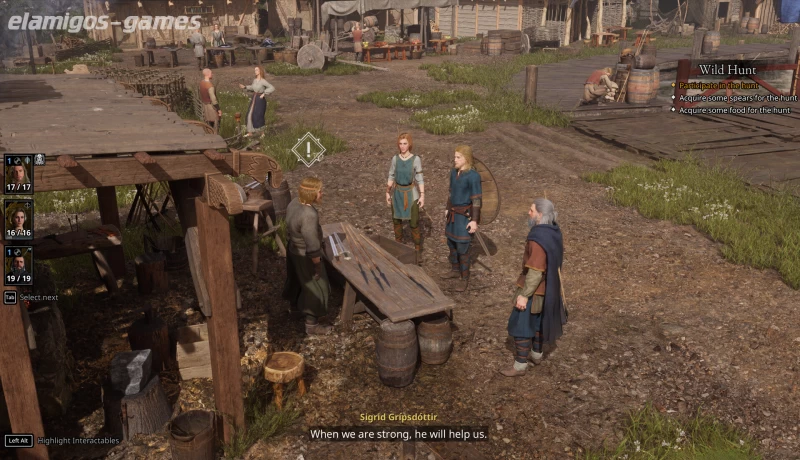Select the "Acquire some spears for the hunt" objective
The width and height of the screenshot is (800, 460).
[x=737, y=98]
